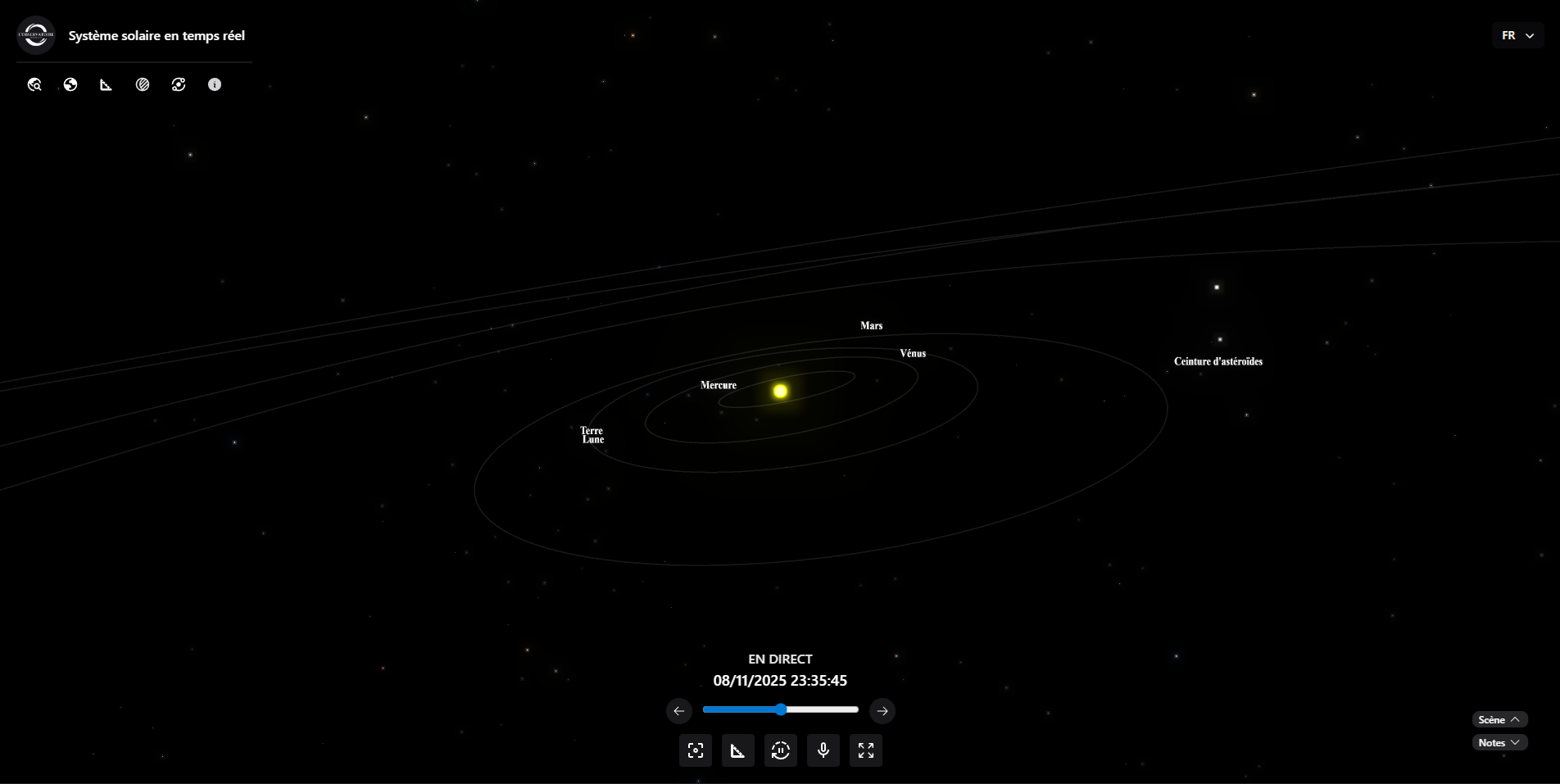Pause the live simulation with the pause button
This screenshot has height=784, width=1560.
pos(781,750)
